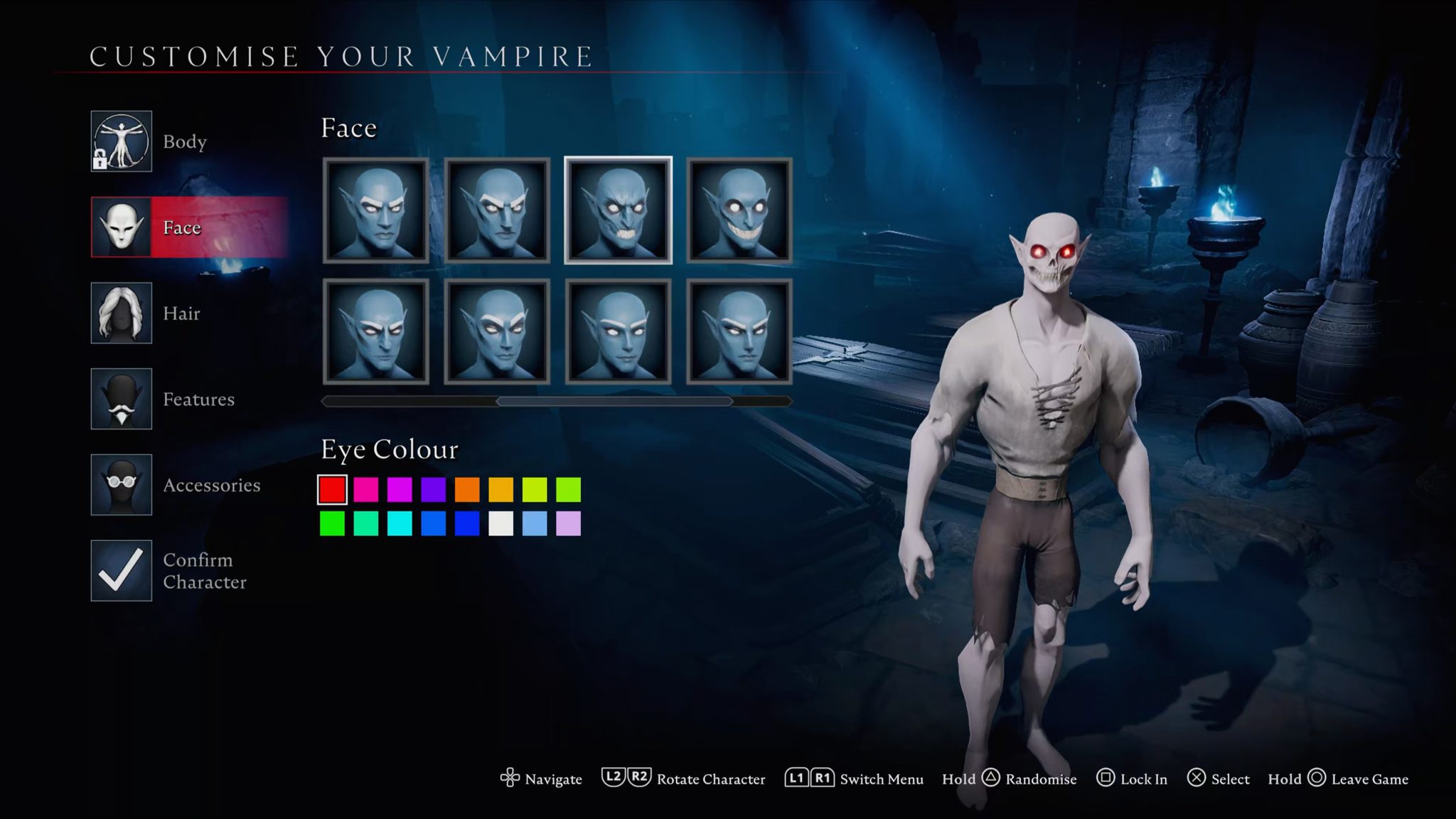Select the orange eye colour swatch
Image resolution: width=1456 pixels, height=819 pixels.
point(467,490)
